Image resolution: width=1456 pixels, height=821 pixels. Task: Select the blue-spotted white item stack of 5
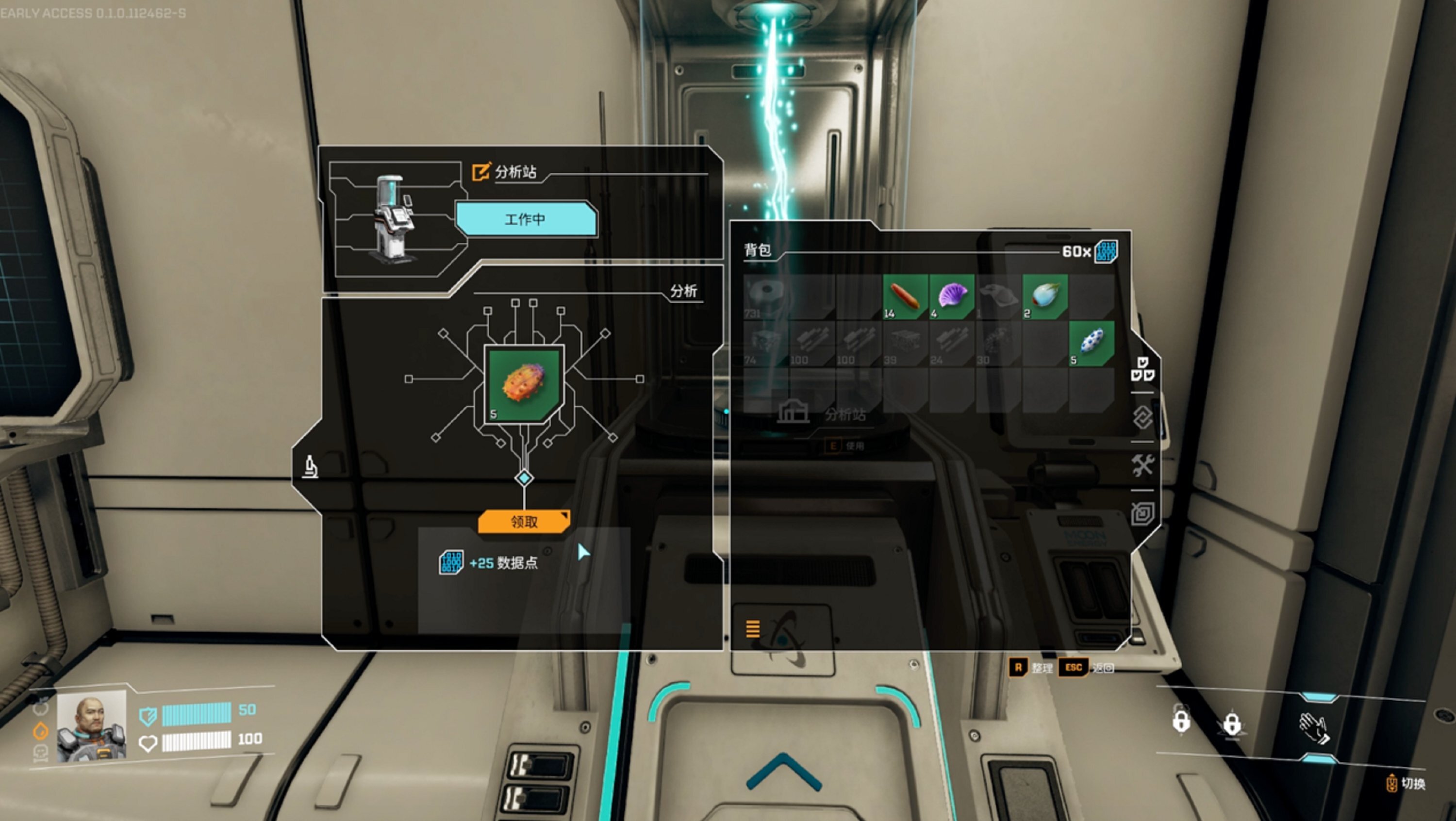tap(1091, 343)
